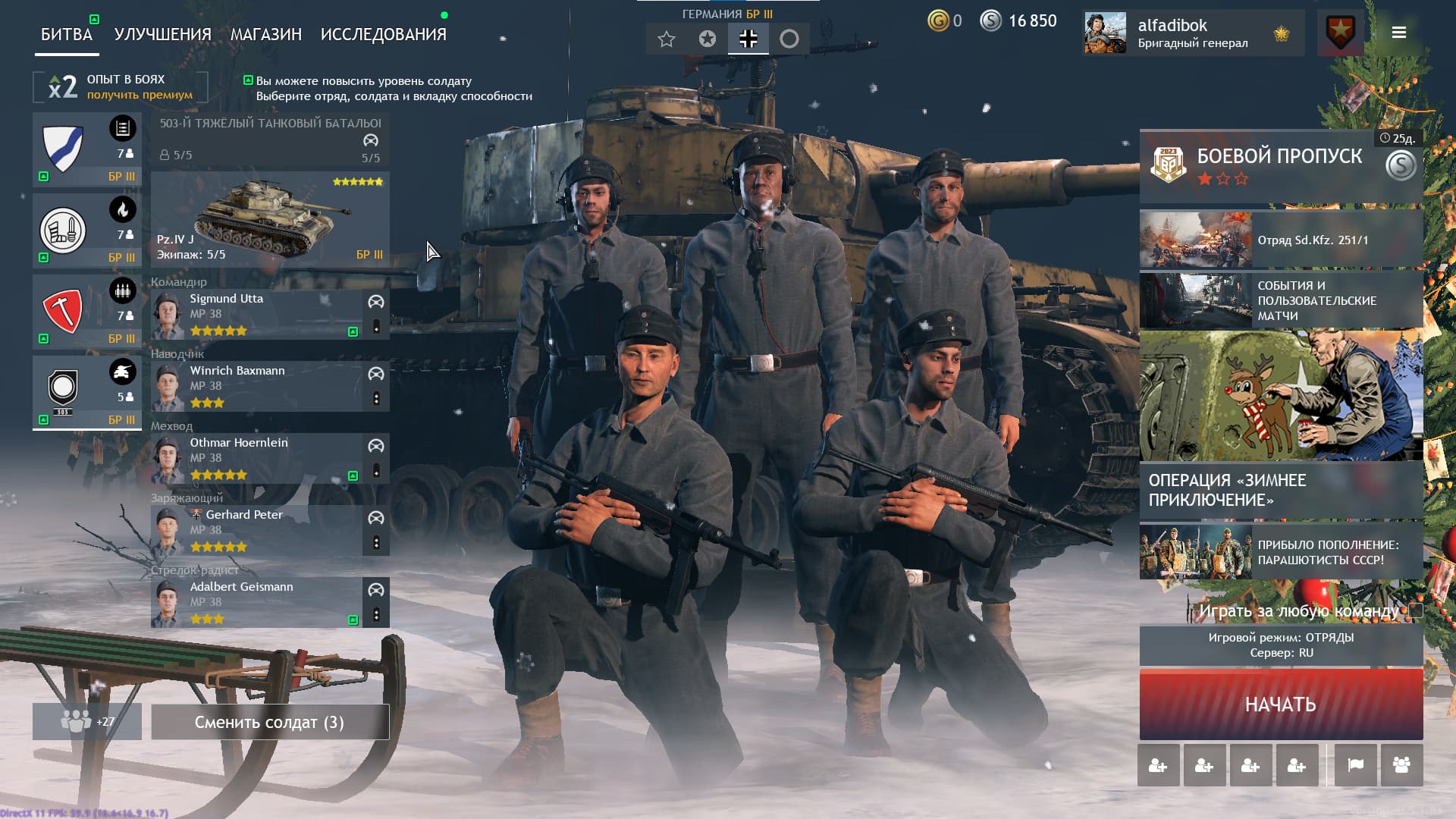Change game mode and server settings
This screenshot has width=1456, height=819.
pyautogui.click(x=1281, y=645)
